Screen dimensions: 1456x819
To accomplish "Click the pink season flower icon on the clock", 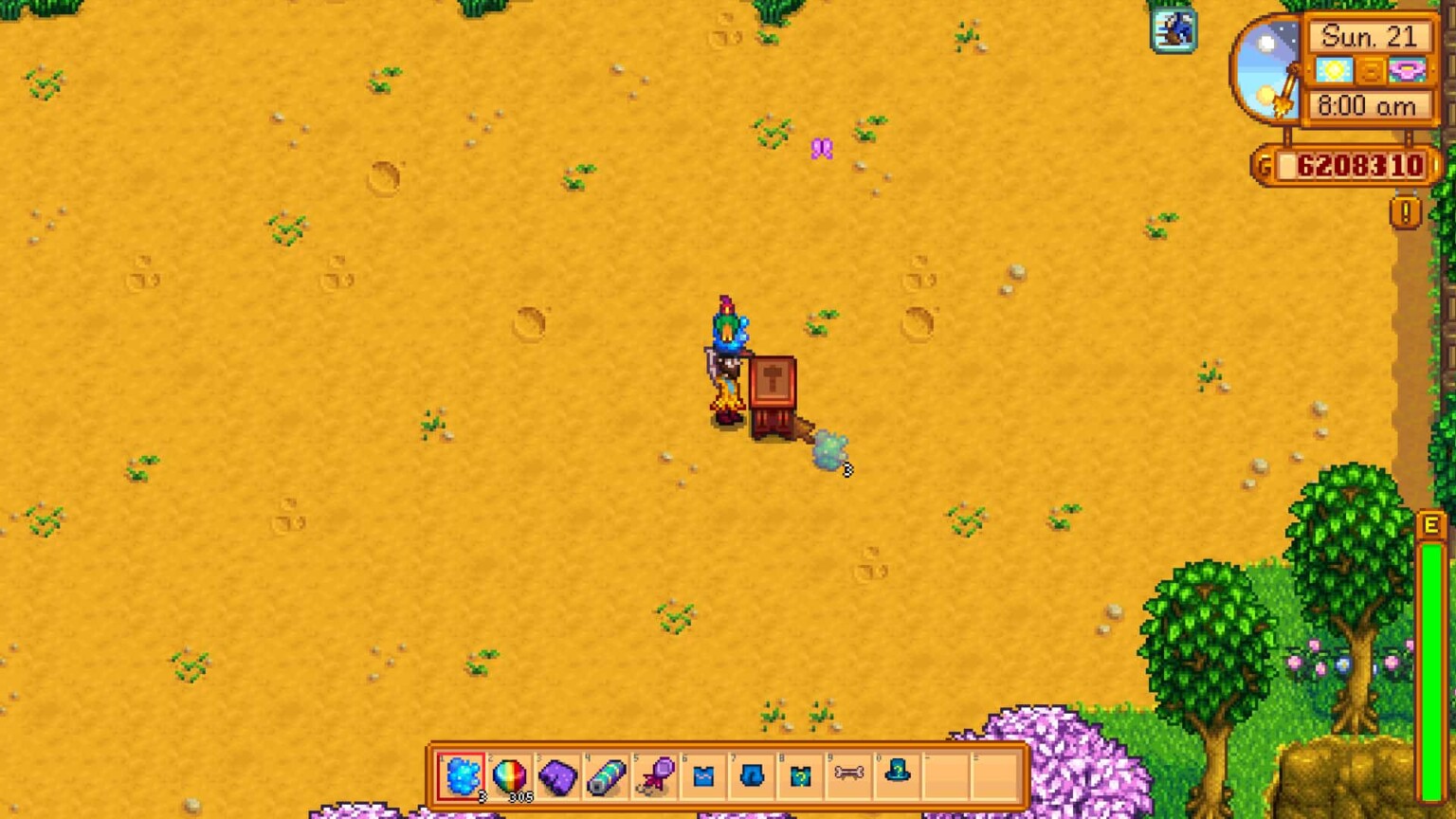I will (x=1407, y=69).
